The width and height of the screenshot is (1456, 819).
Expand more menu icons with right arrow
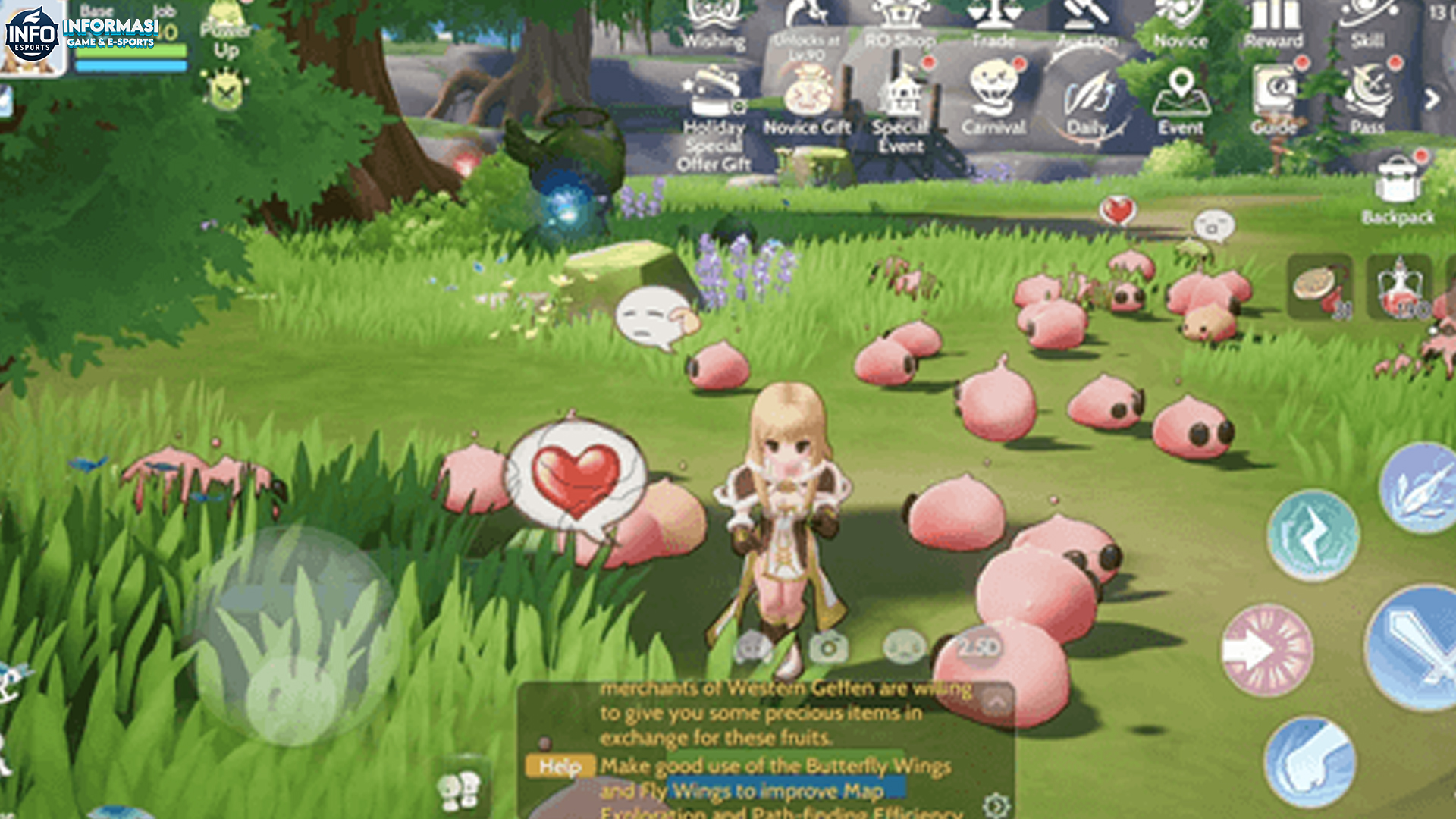pyautogui.click(x=1432, y=99)
